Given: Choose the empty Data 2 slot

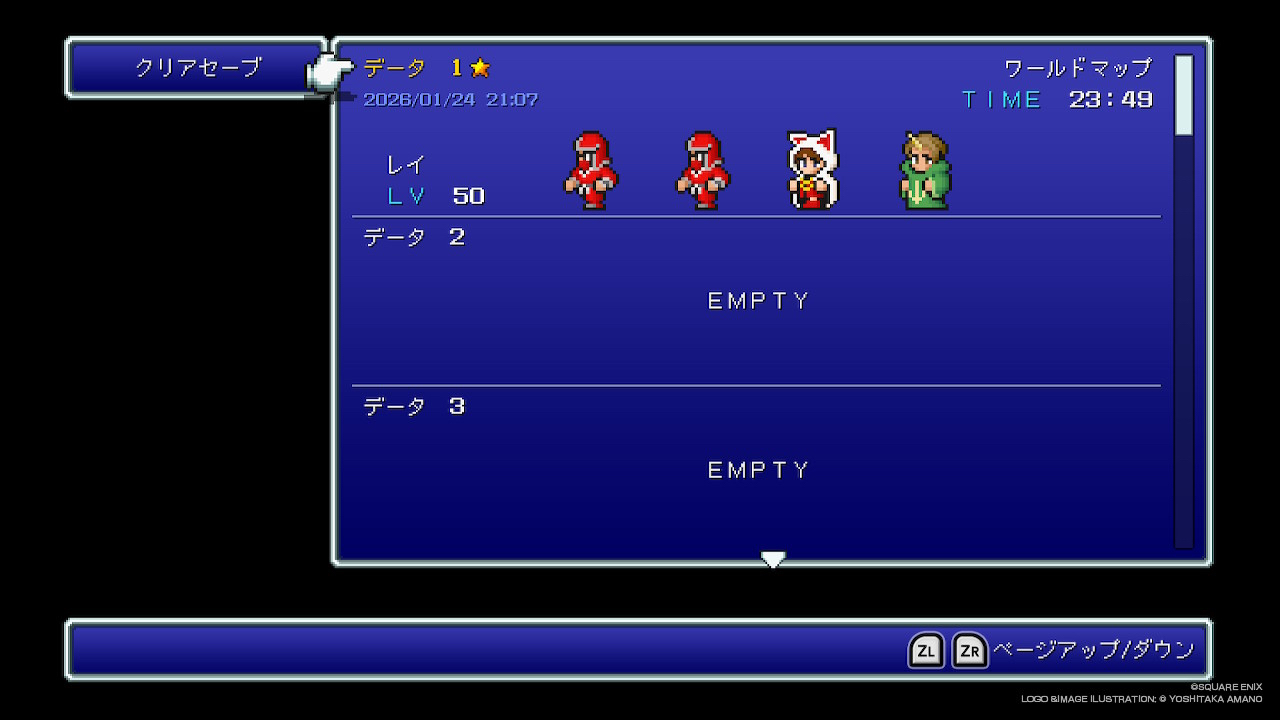Looking at the screenshot, I should click(x=756, y=301).
